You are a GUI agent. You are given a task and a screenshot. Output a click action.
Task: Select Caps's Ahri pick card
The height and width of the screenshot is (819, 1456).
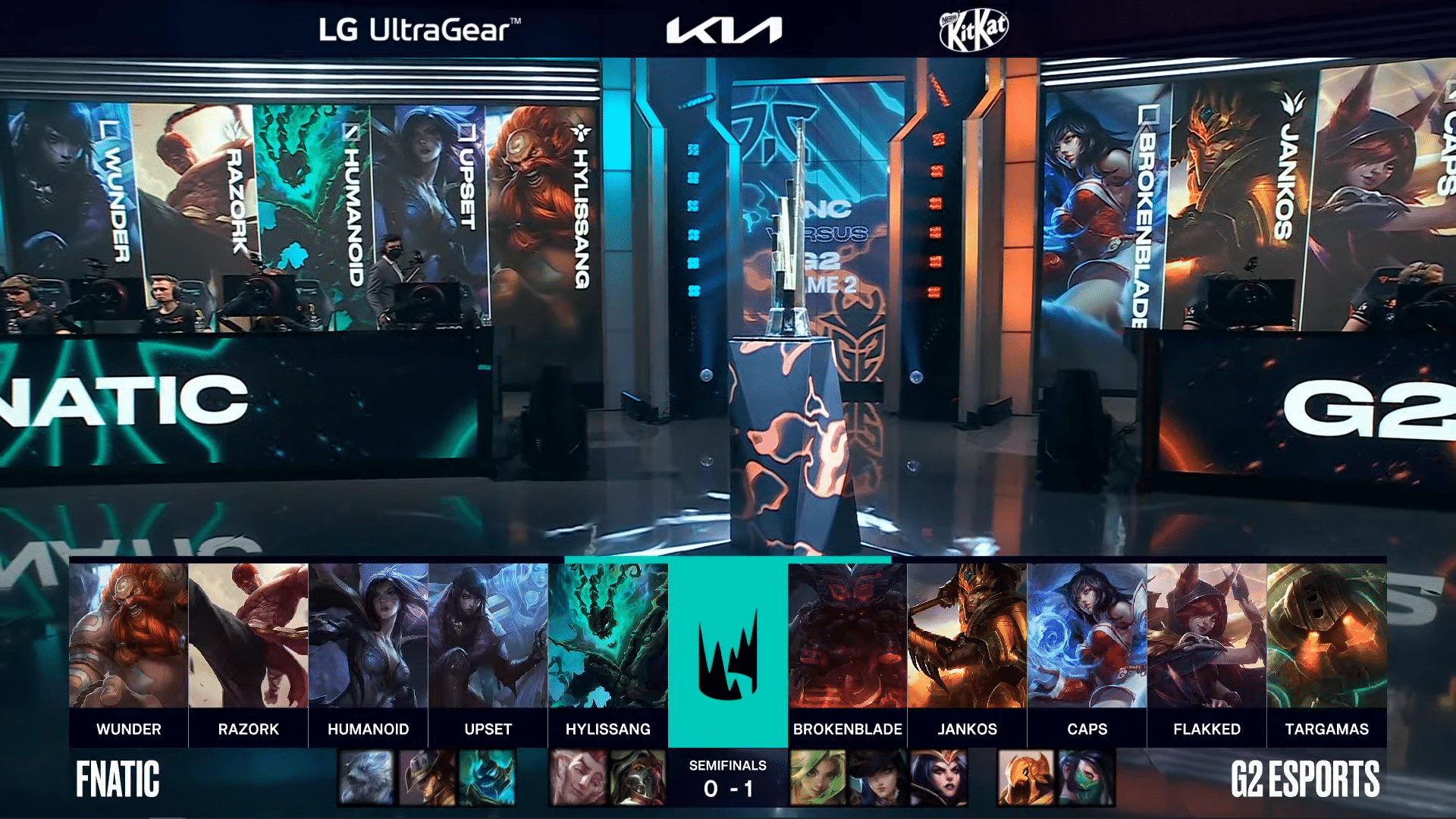1087,637
